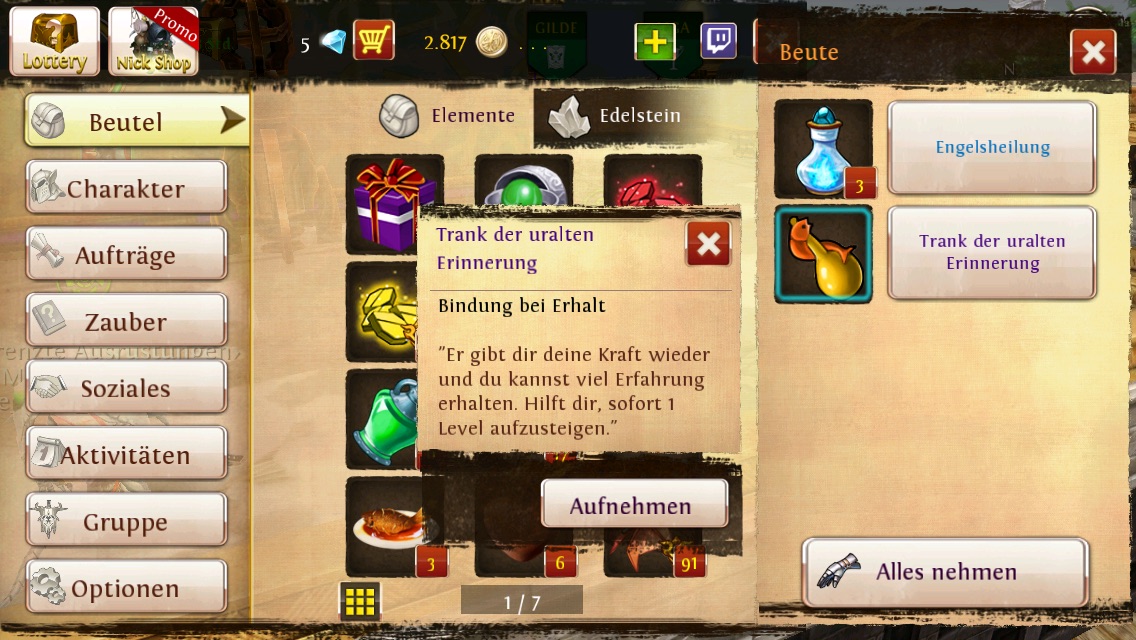
Task: Open the Zauber menu
Action: coord(126,322)
